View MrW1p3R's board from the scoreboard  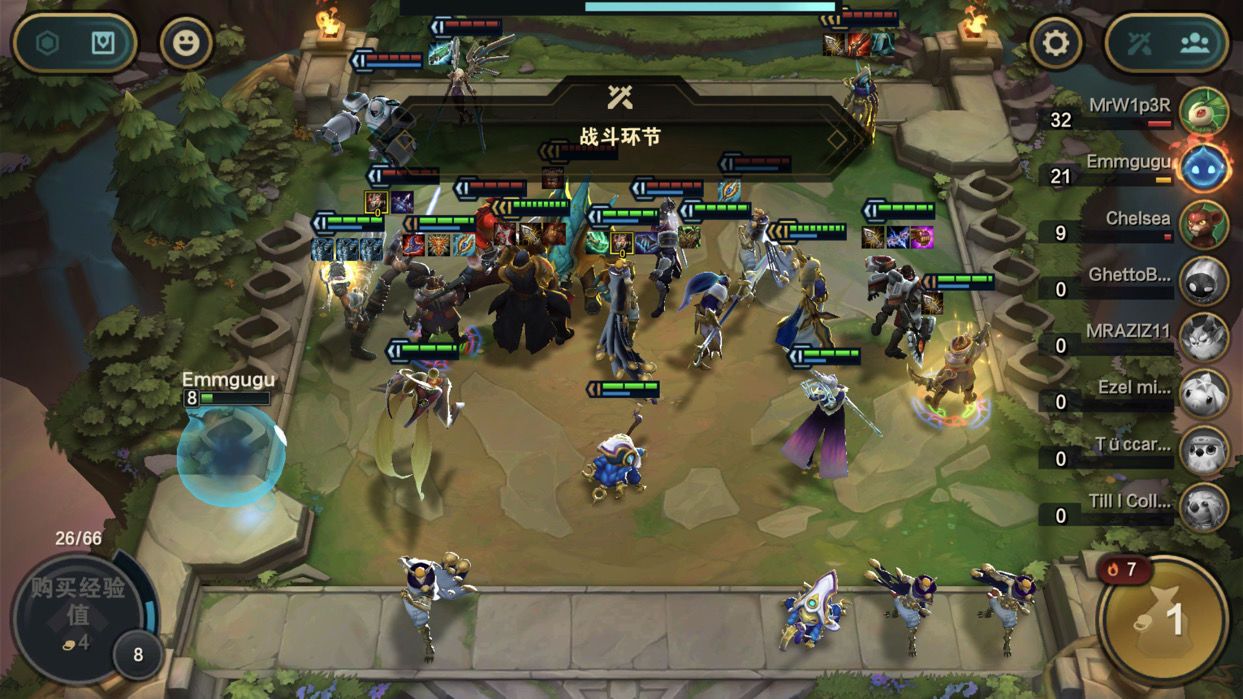point(1203,111)
